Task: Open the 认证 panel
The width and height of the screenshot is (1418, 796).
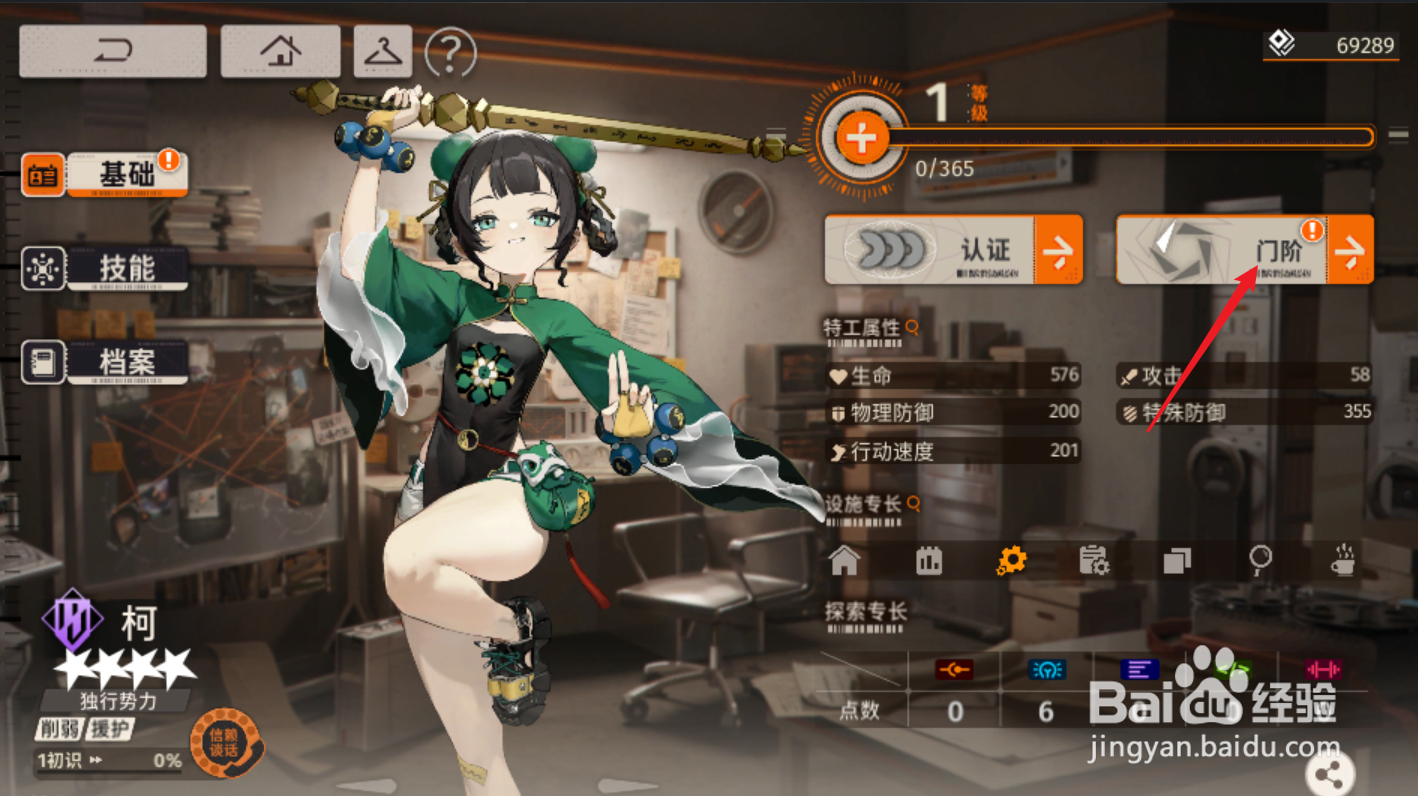Action: coord(952,250)
